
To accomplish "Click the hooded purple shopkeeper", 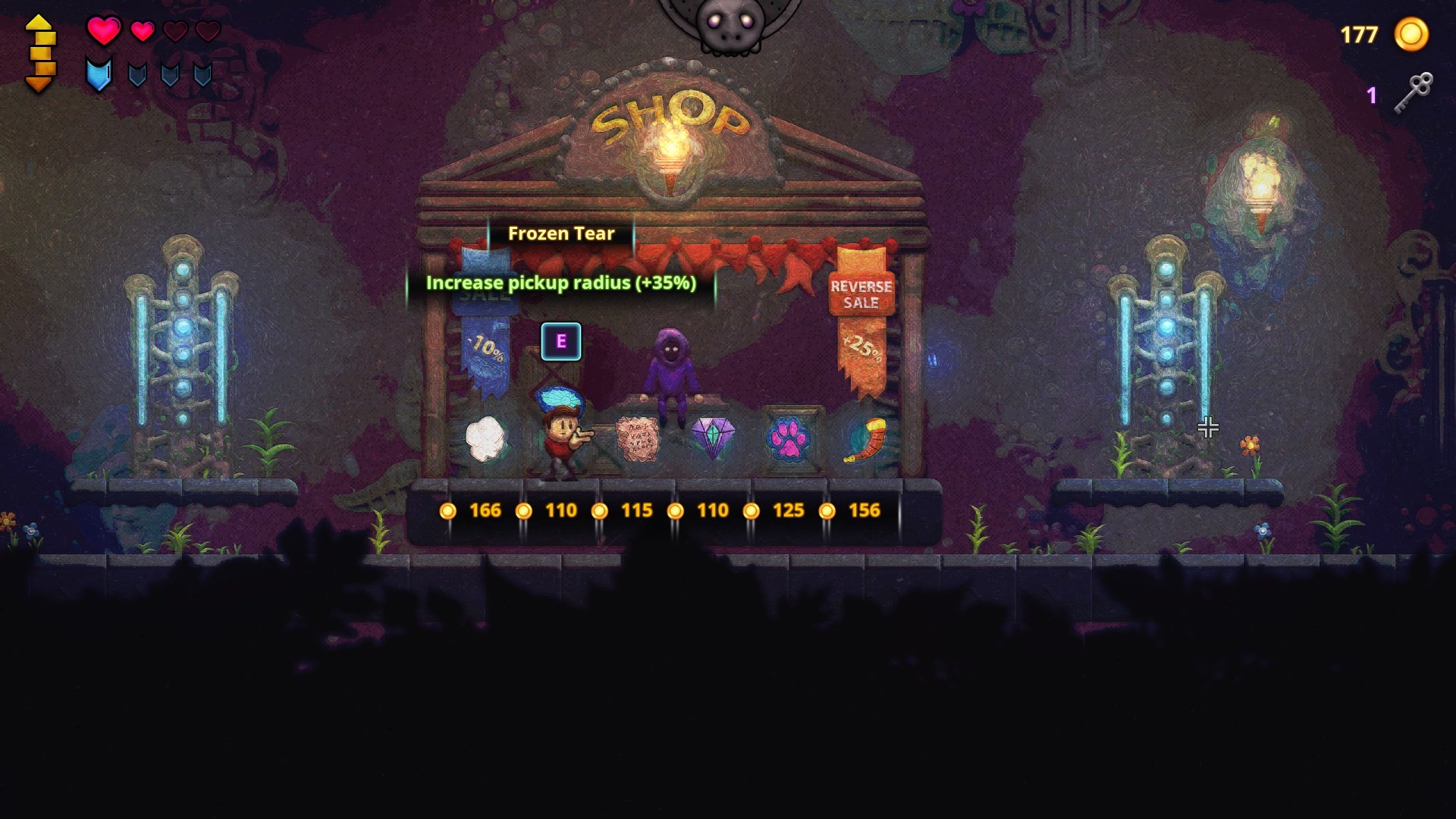I will coord(673,372).
